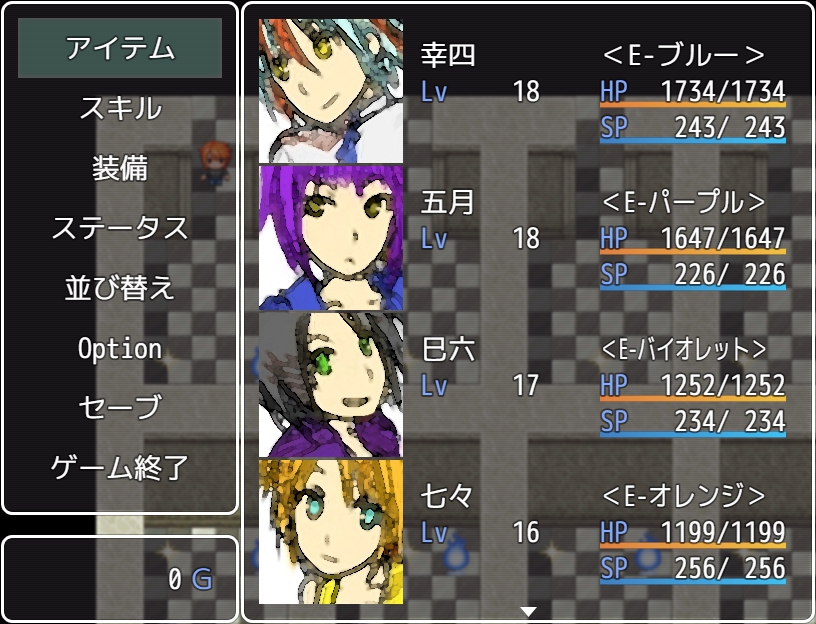Viewport: 816px width, 624px height.
Task: Select the orange-haired 七々 portrait
Action: 331,531
